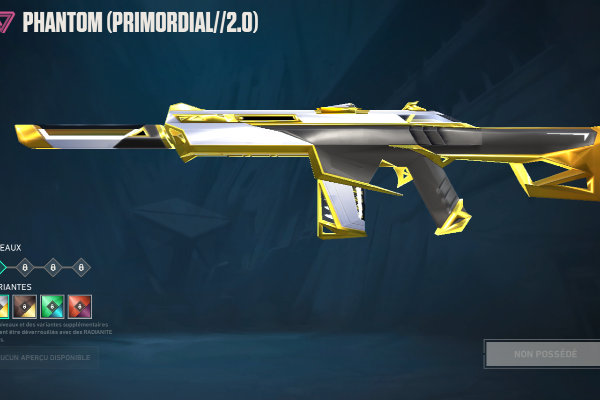Select the green and cyan variant swatch
The width and height of the screenshot is (600, 400).
pyautogui.click(x=53, y=306)
